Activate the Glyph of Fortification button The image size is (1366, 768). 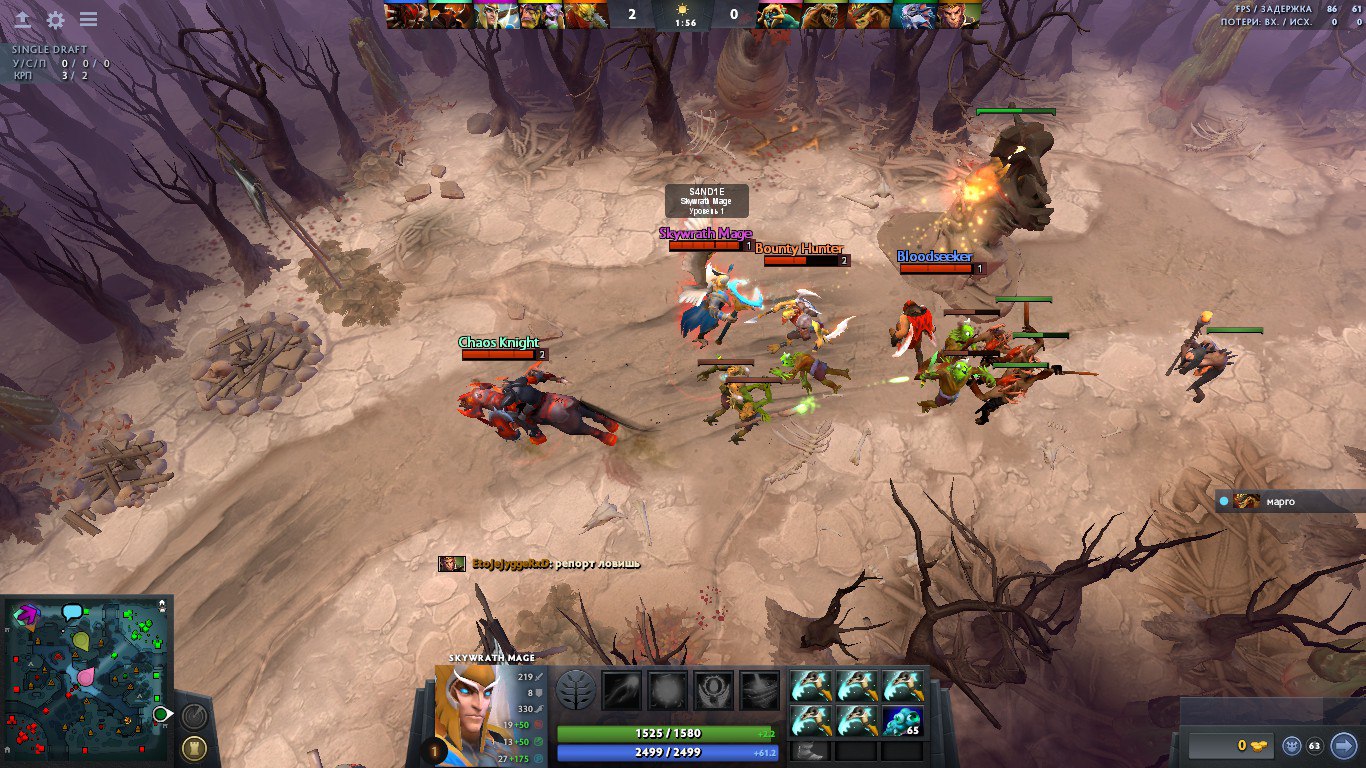pos(193,748)
